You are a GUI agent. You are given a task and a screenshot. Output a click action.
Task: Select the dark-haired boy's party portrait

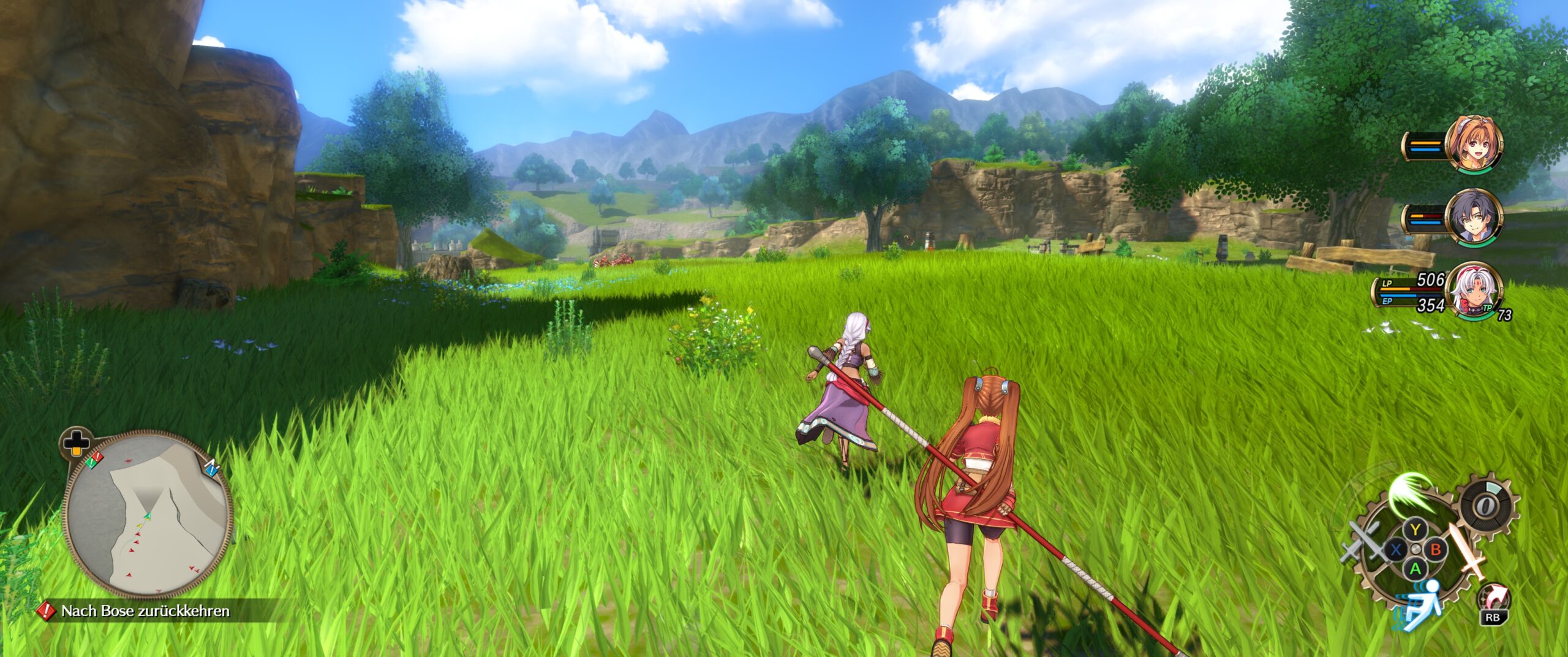(x=1474, y=219)
